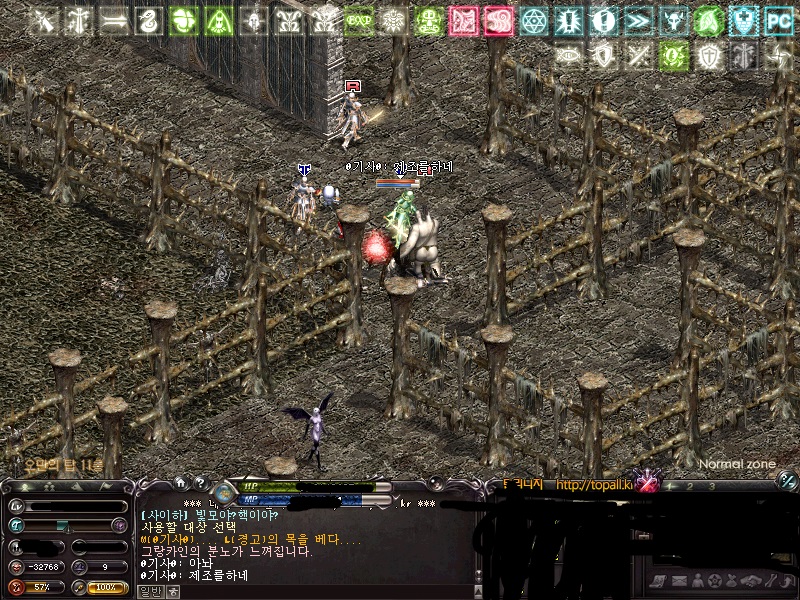Click the double arrow haste buff icon

638,20
